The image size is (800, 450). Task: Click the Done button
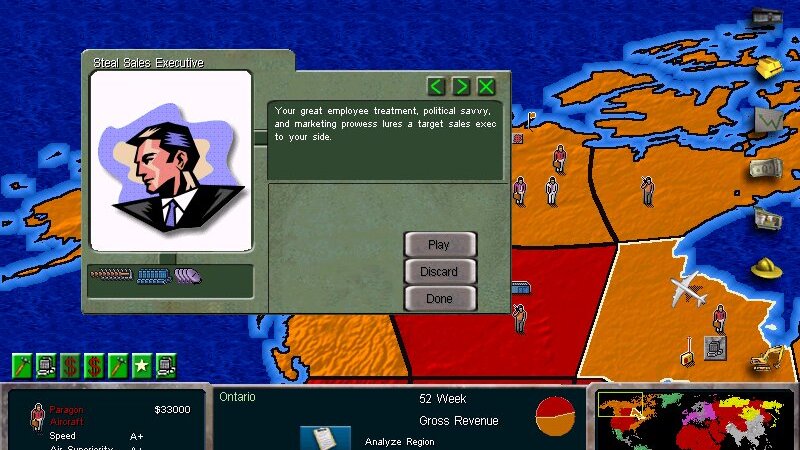(439, 298)
